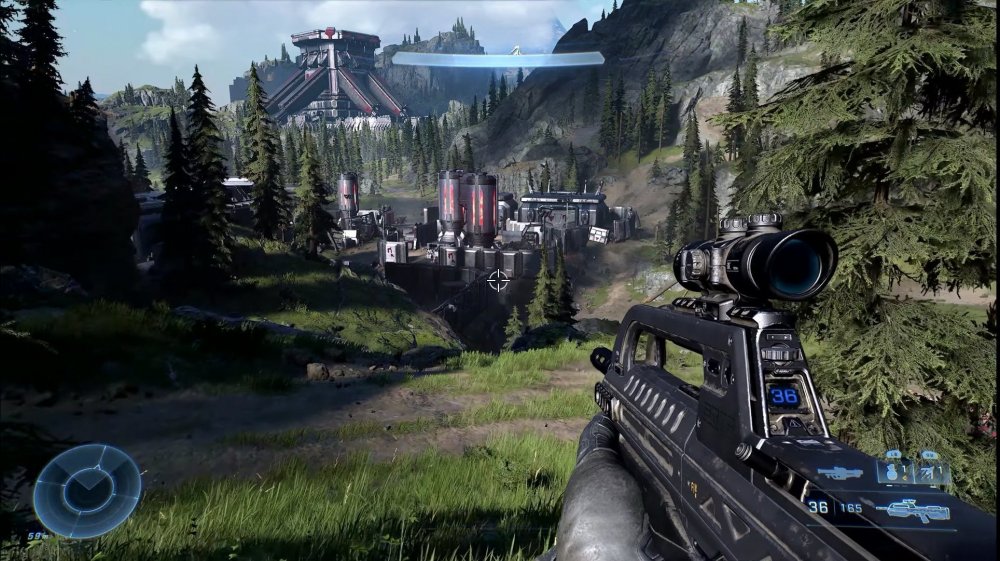Switch to the secondary weapon icon

point(840,473)
